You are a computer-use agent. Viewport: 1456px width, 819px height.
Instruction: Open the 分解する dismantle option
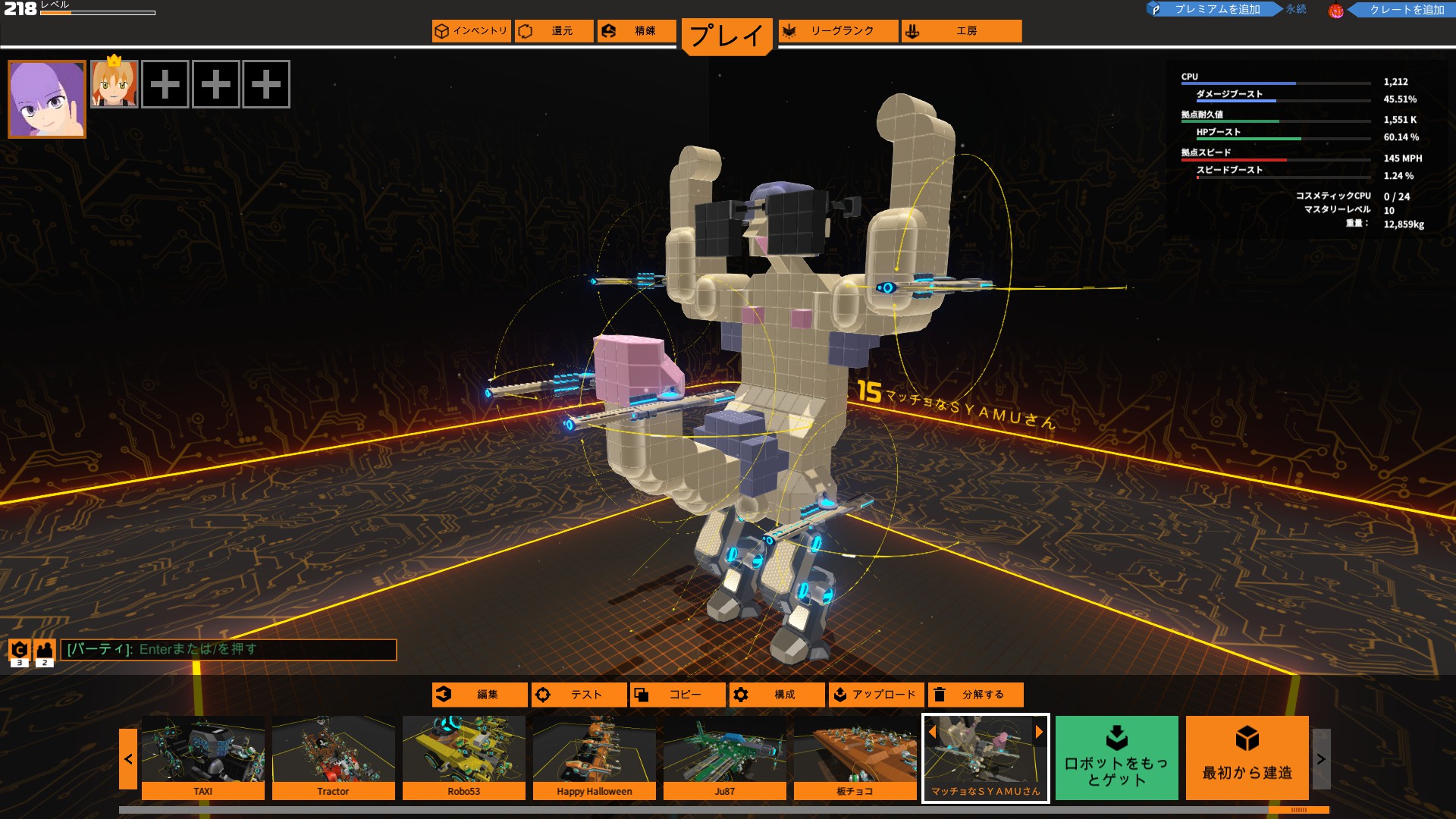click(x=976, y=694)
